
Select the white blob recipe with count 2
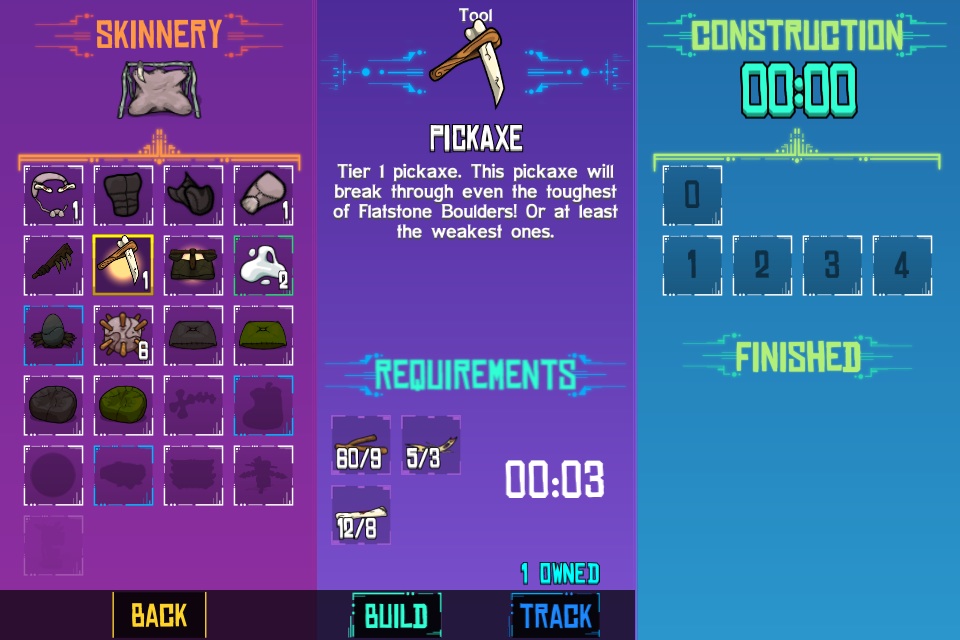[263, 265]
